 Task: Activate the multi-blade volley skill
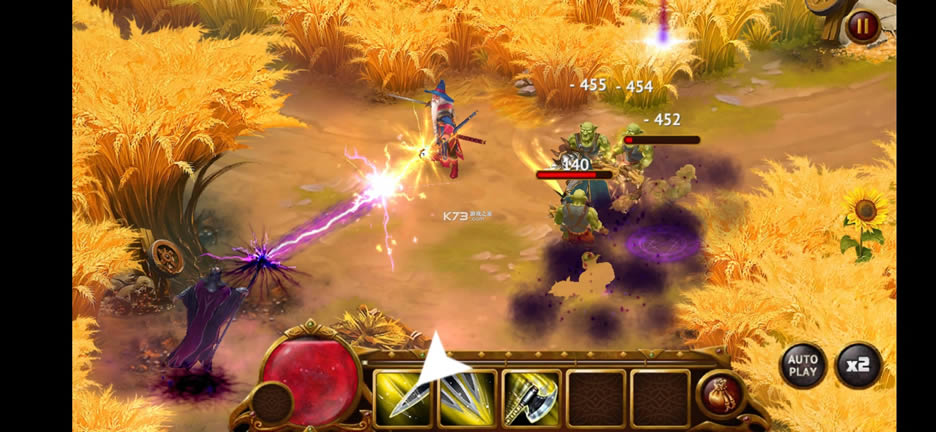point(467,398)
